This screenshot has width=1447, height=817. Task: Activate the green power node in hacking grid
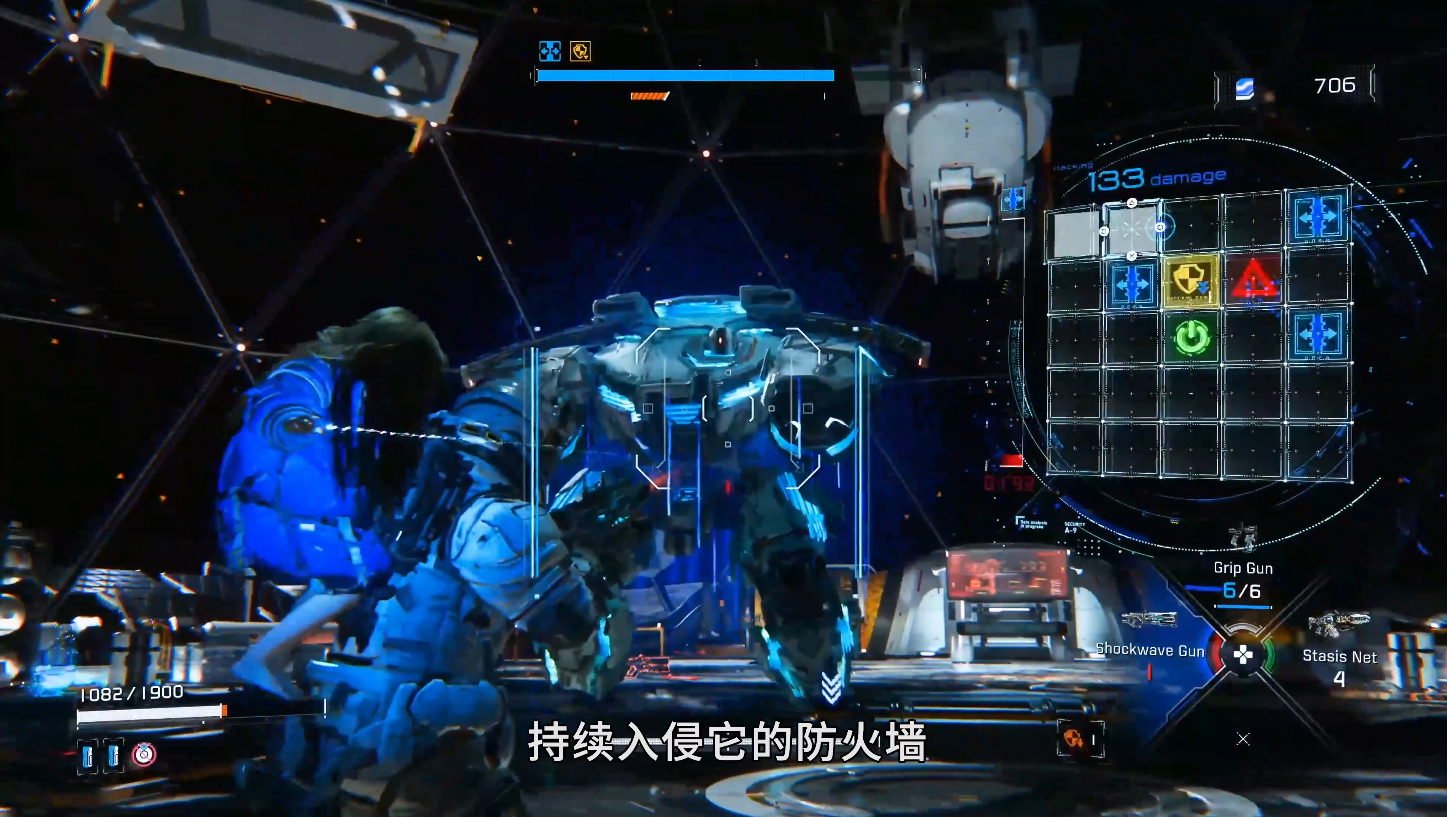(1190, 338)
